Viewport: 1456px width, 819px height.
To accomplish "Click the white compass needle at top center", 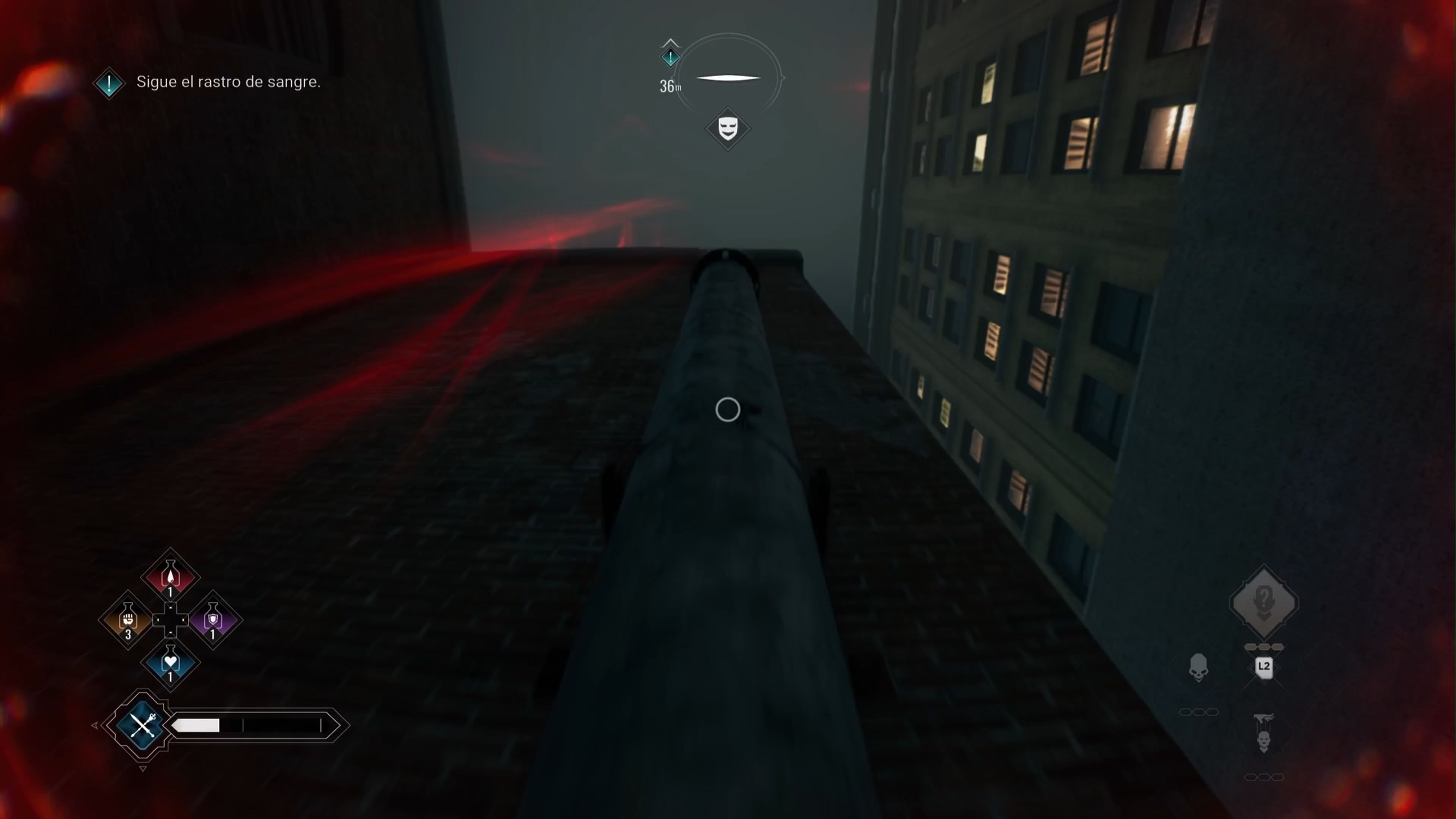I will pos(728,77).
